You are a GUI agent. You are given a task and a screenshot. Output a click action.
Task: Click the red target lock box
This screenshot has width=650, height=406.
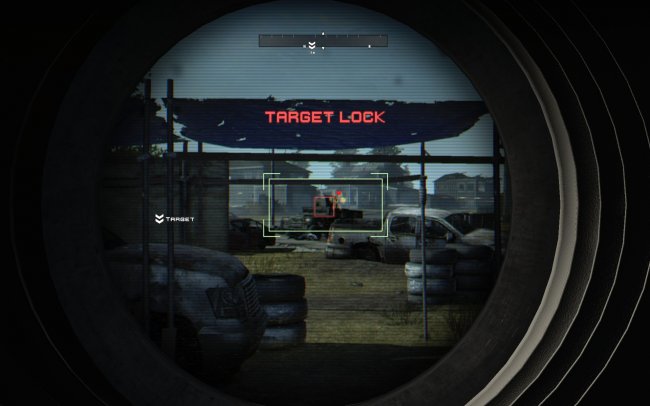click(324, 207)
